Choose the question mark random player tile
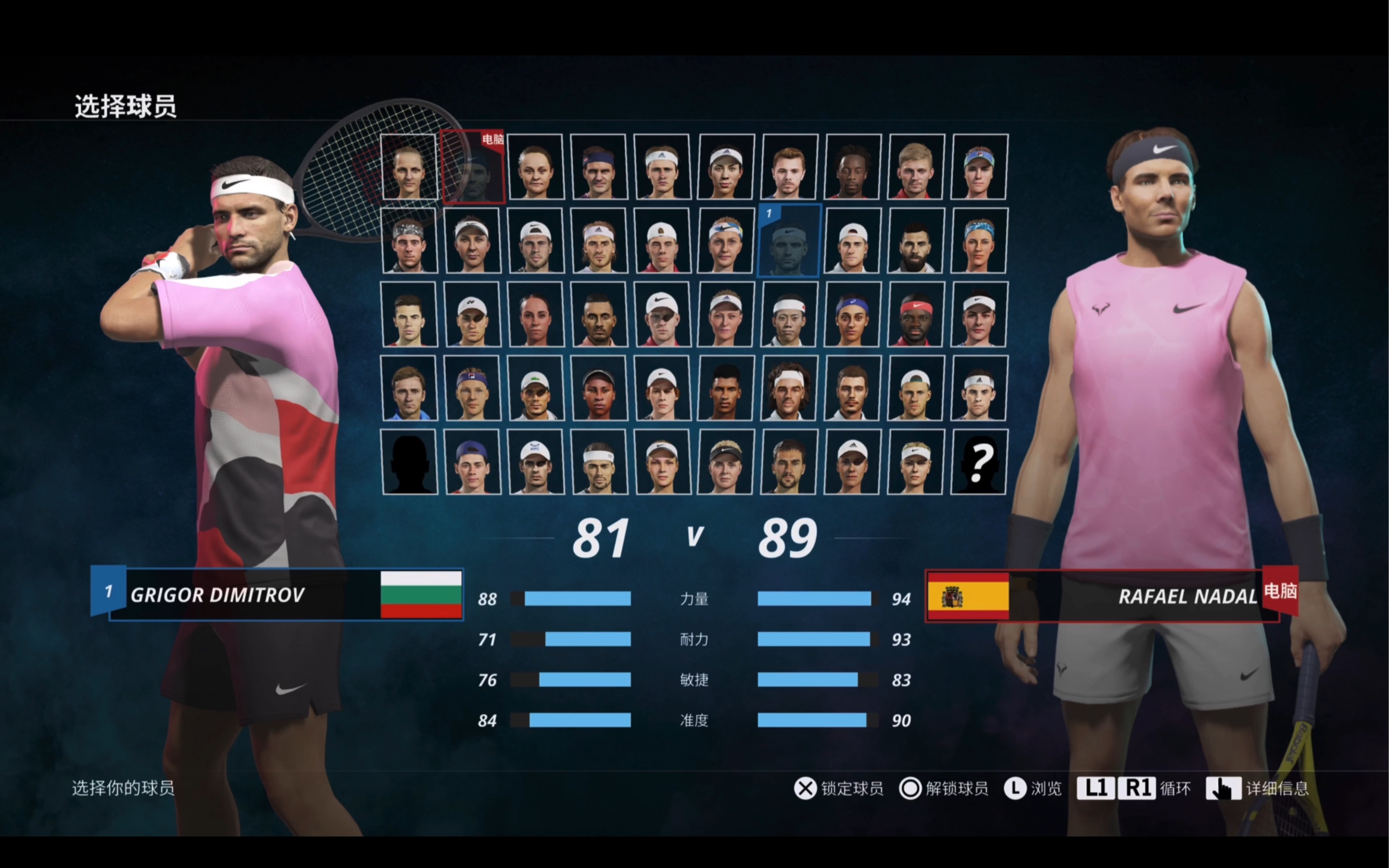Viewport: 1389px width, 868px height. 979,461
